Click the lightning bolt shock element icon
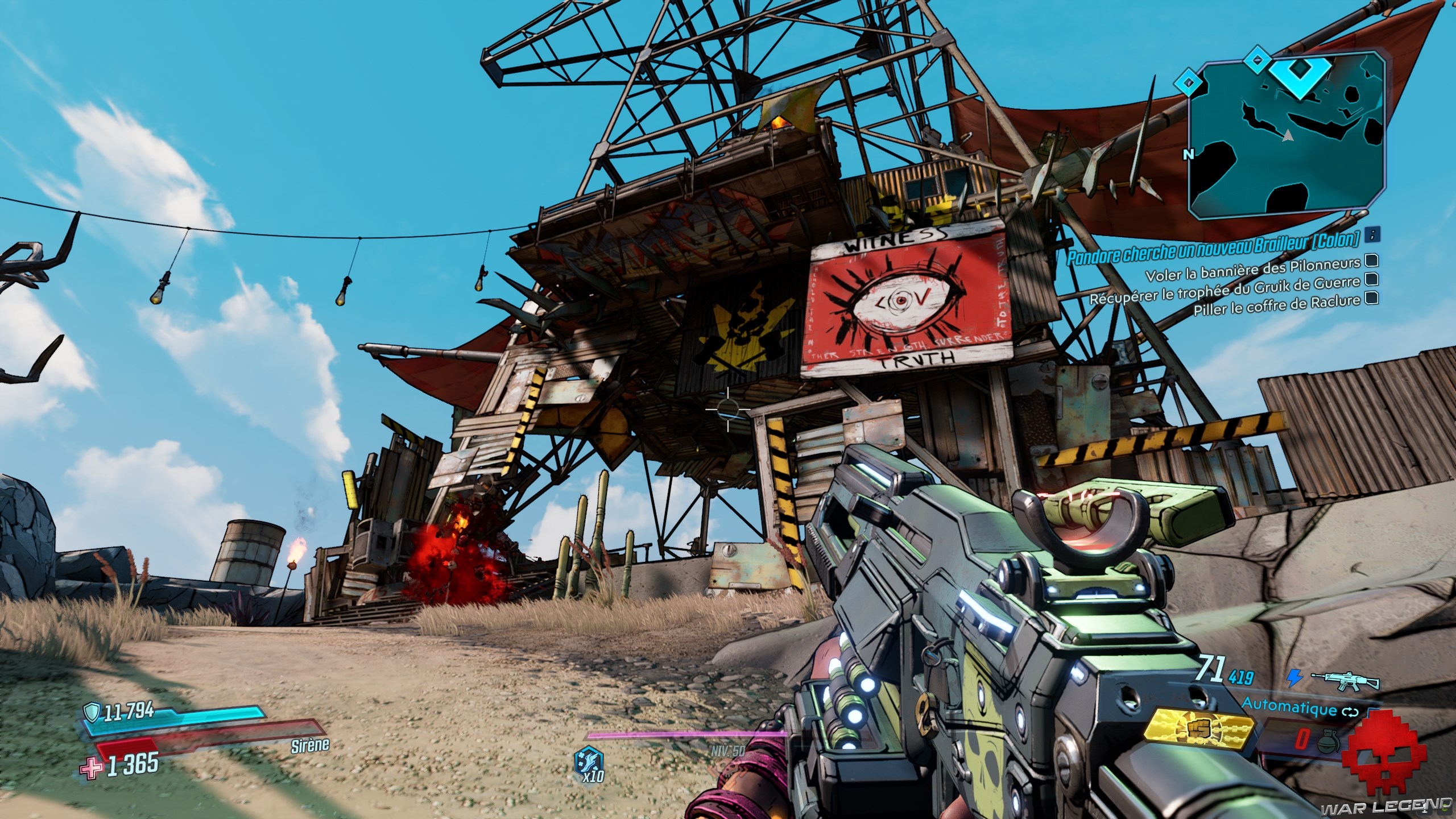The height and width of the screenshot is (819, 1456). (x=1293, y=677)
